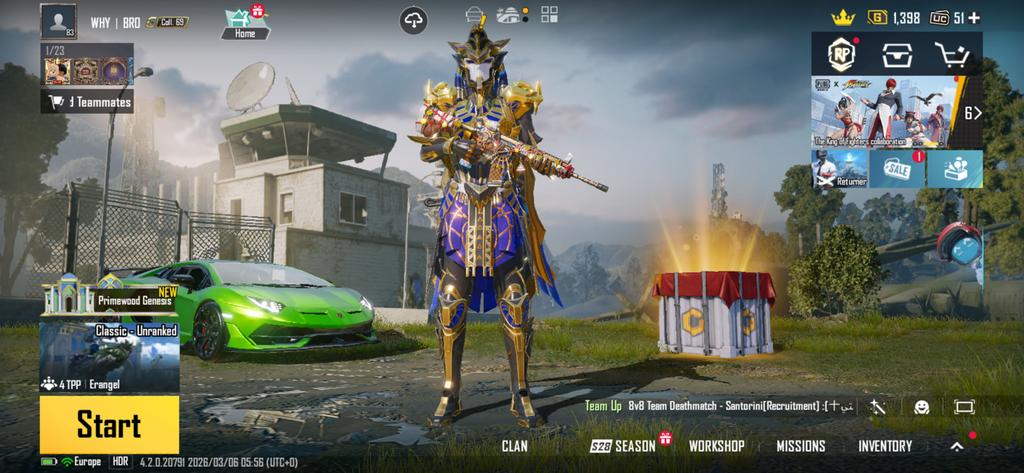Open the shopping cart store
1024x473 pixels.
pos(951,54)
